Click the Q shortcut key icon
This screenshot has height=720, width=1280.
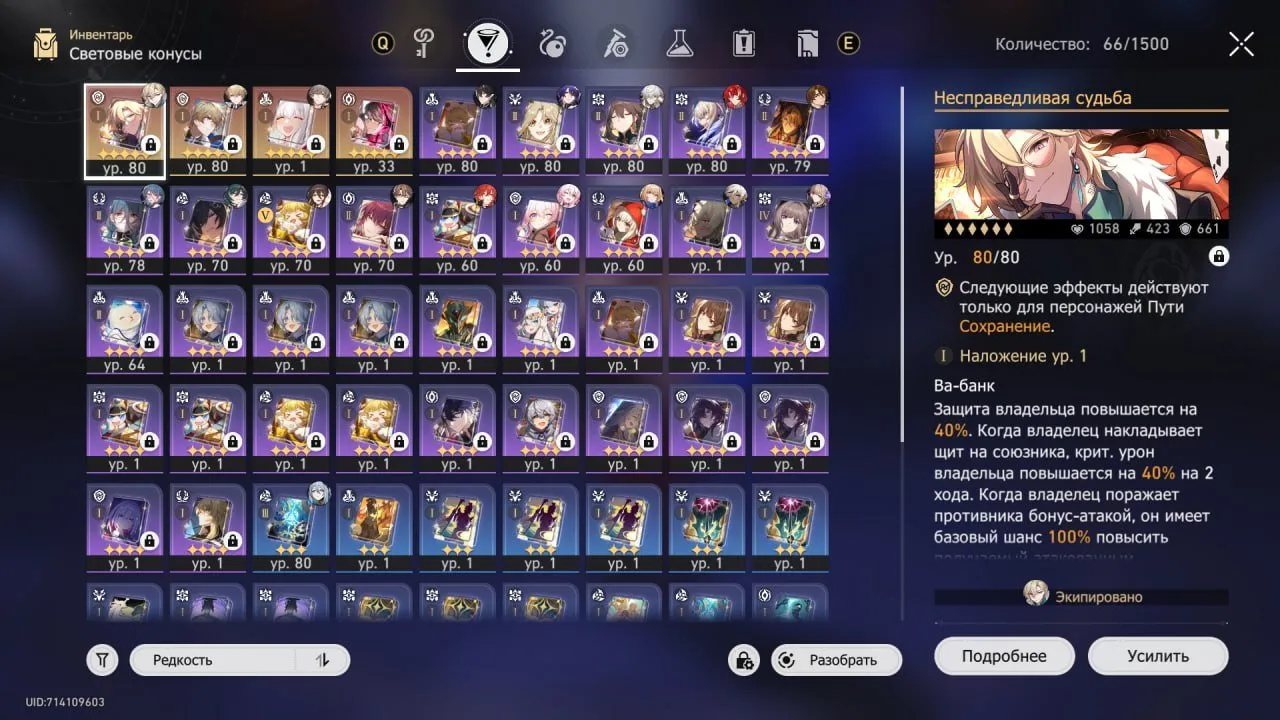point(381,44)
